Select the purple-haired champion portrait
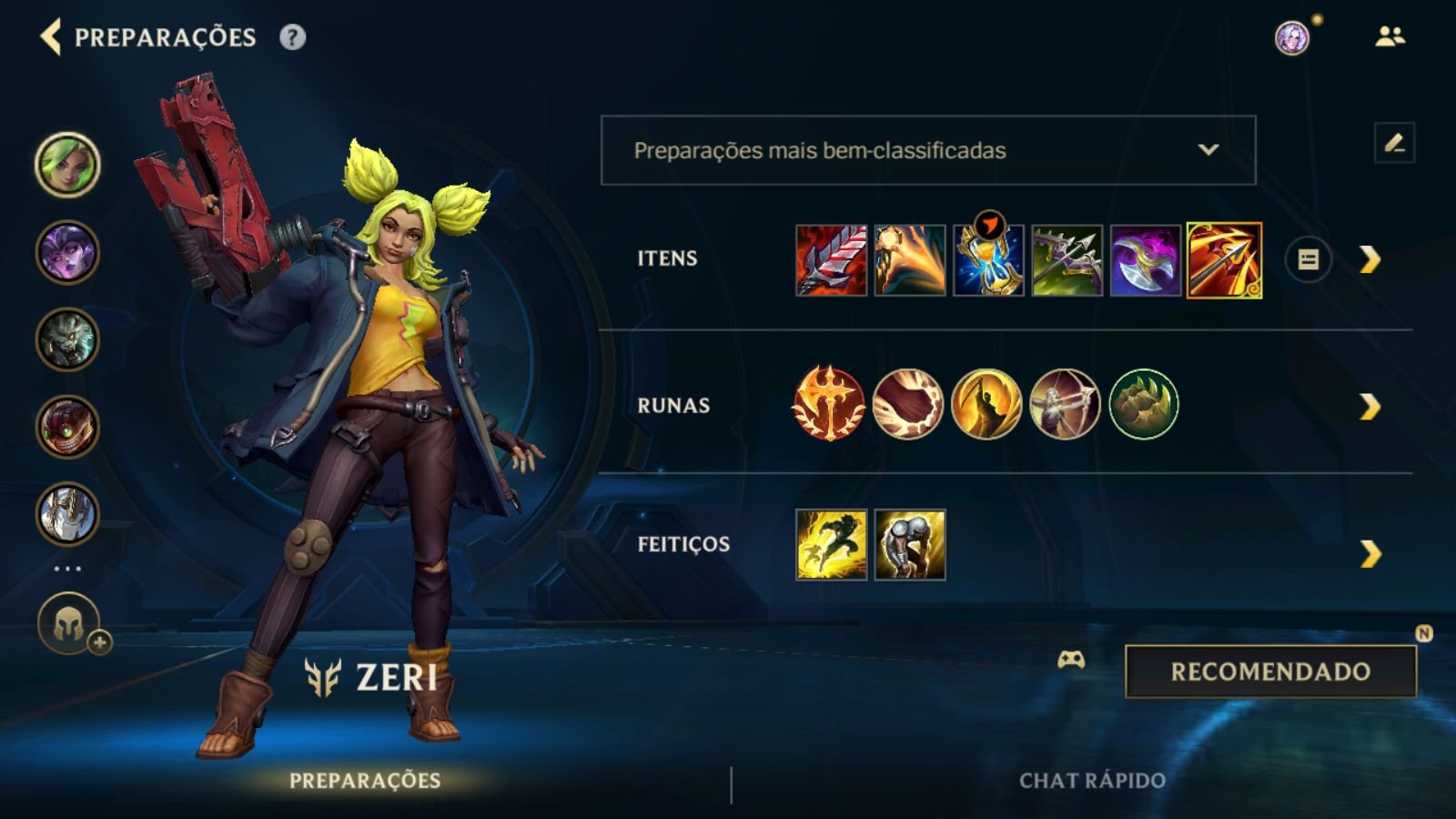The width and height of the screenshot is (1456, 819). click(x=67, y=252)
